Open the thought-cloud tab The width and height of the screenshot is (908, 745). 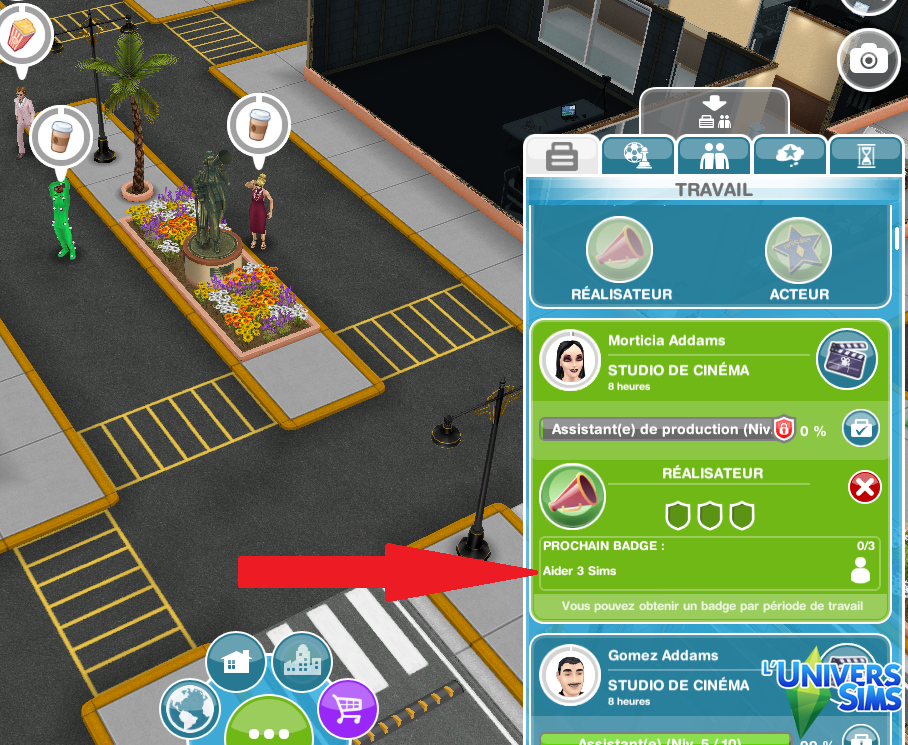pyautogui.click(x=790, y=156)
